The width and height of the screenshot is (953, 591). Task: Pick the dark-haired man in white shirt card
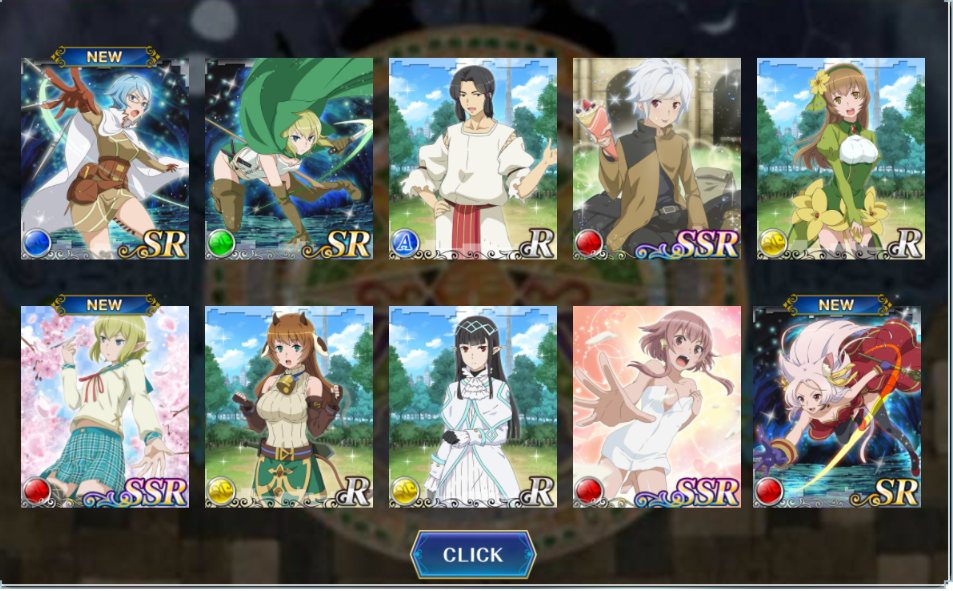pos(473,159)
